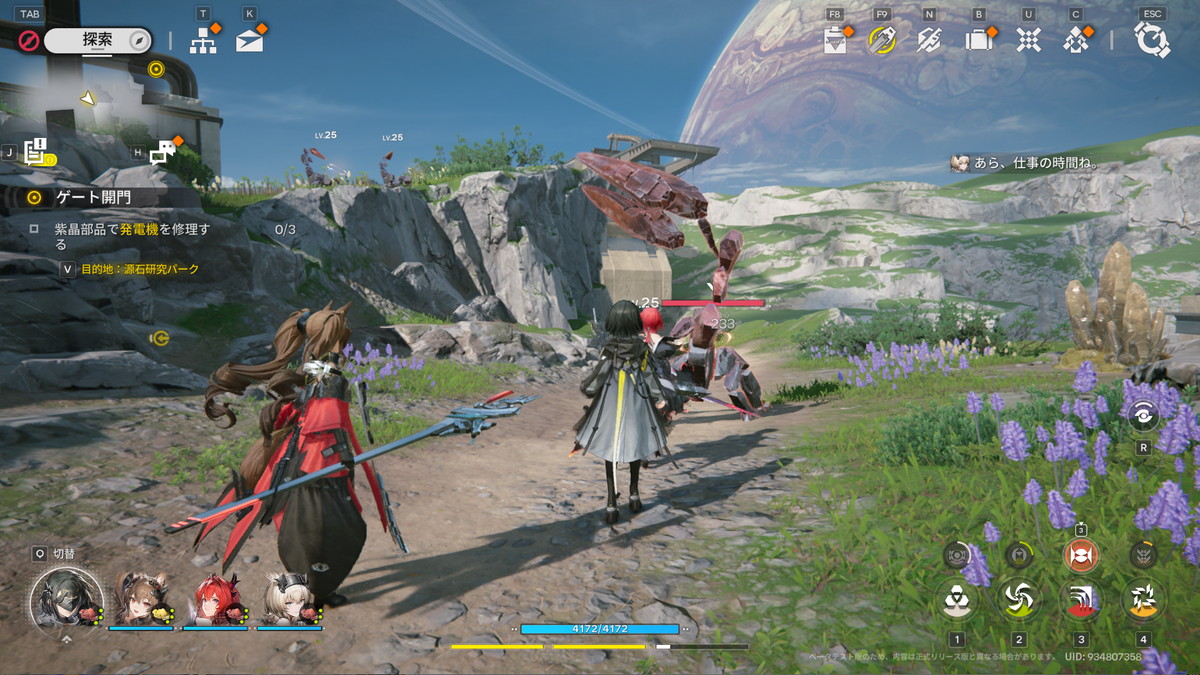Activate the swirl skill in slot 2
Screen dimensions: 1200x675
[1019, 600]
